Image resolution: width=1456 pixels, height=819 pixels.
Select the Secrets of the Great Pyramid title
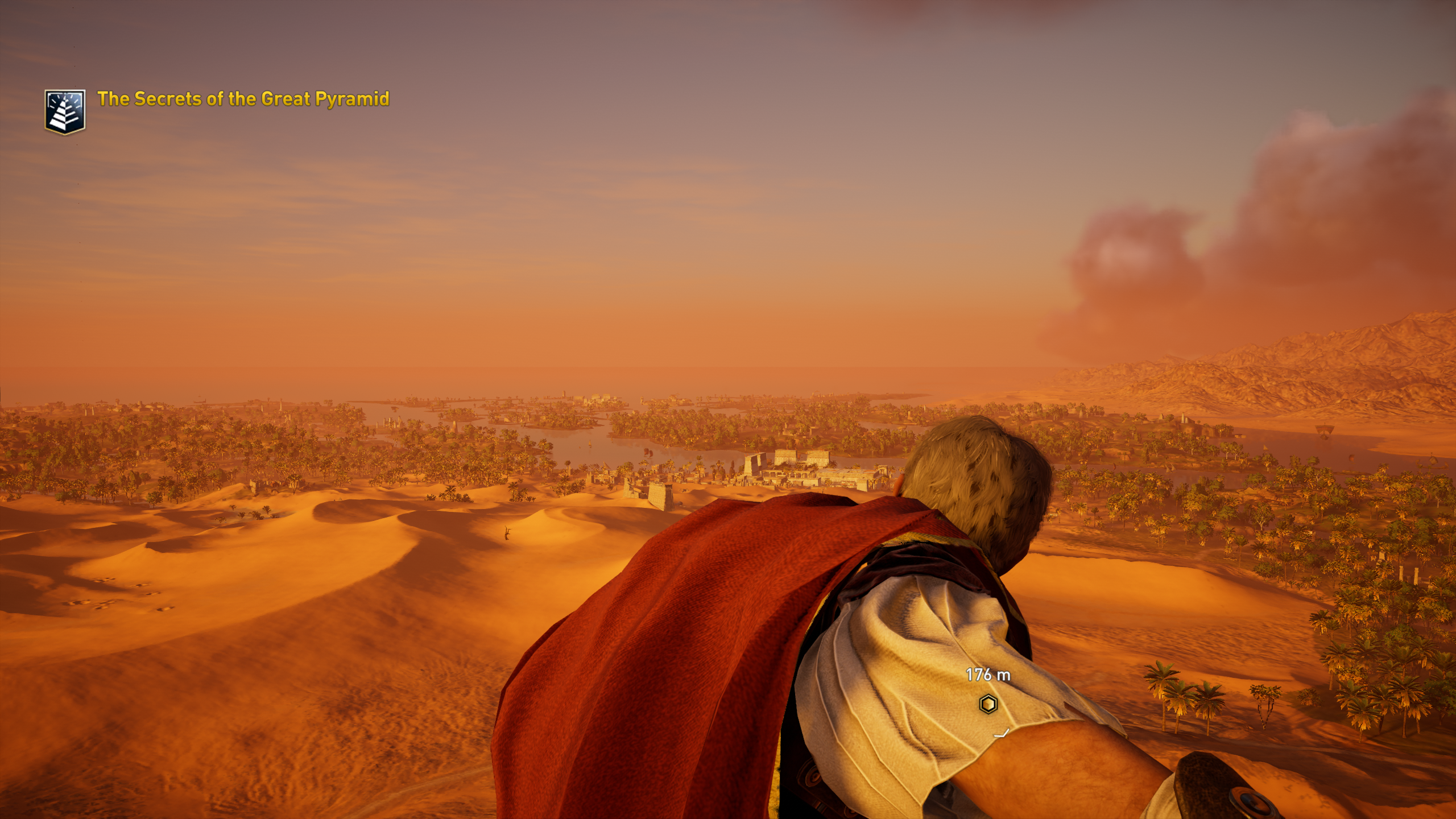[243, 99]
